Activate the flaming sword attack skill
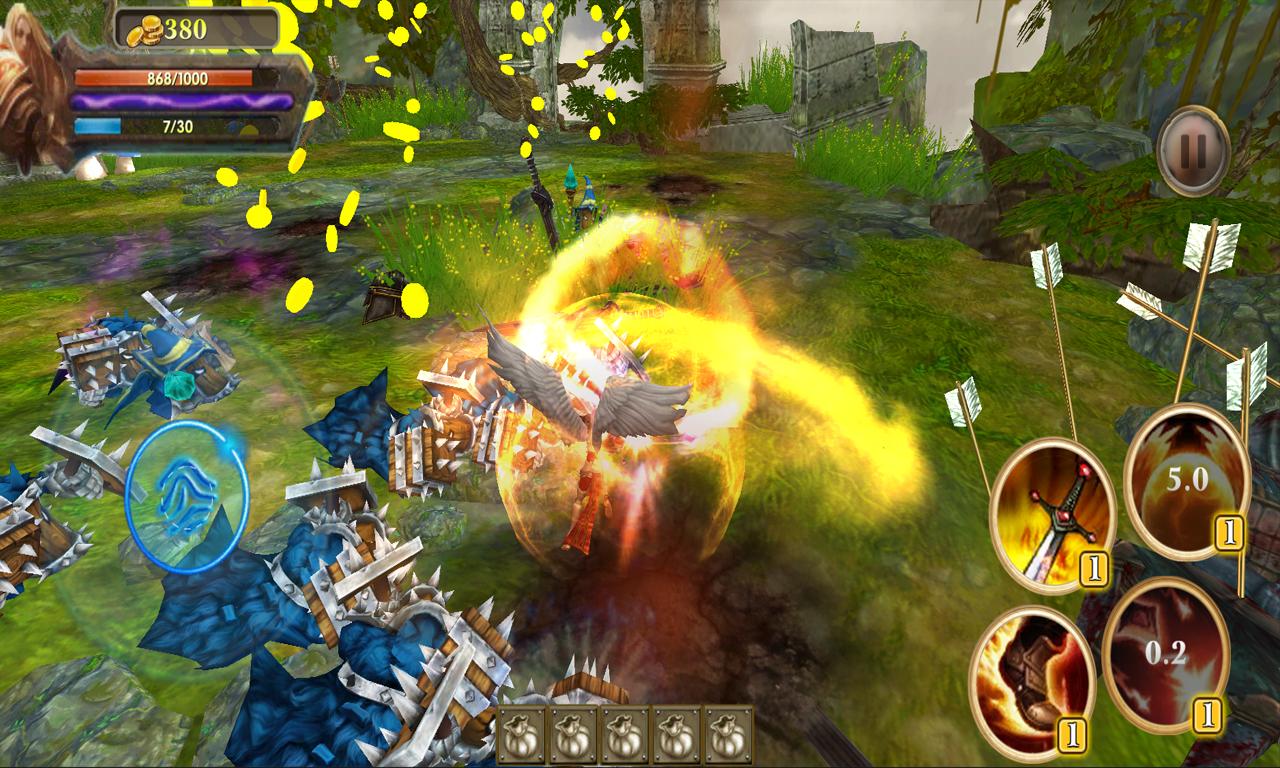Viewport: 1280px width, 768px height. point(1052,514)
